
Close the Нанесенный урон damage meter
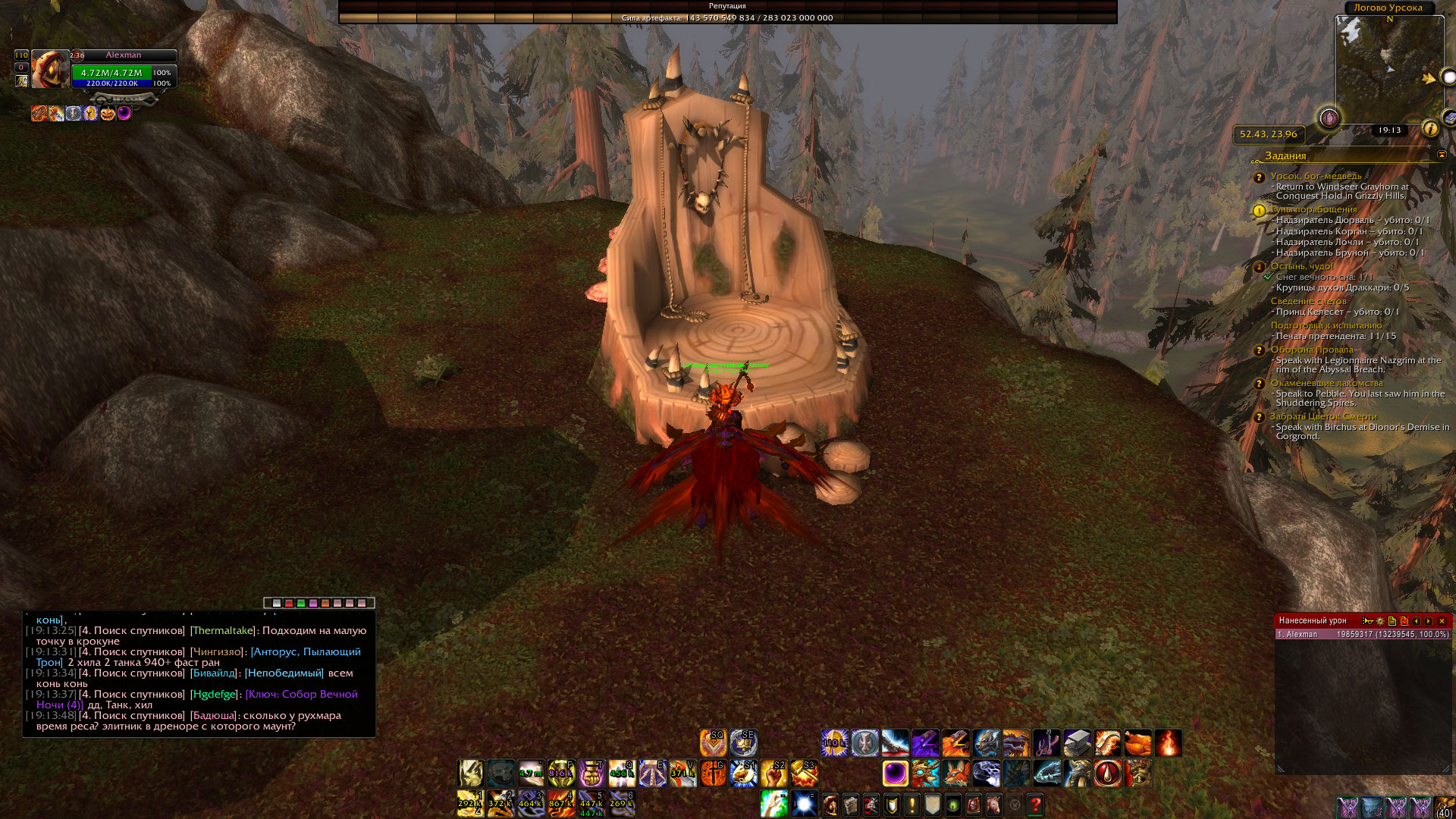1442,621
